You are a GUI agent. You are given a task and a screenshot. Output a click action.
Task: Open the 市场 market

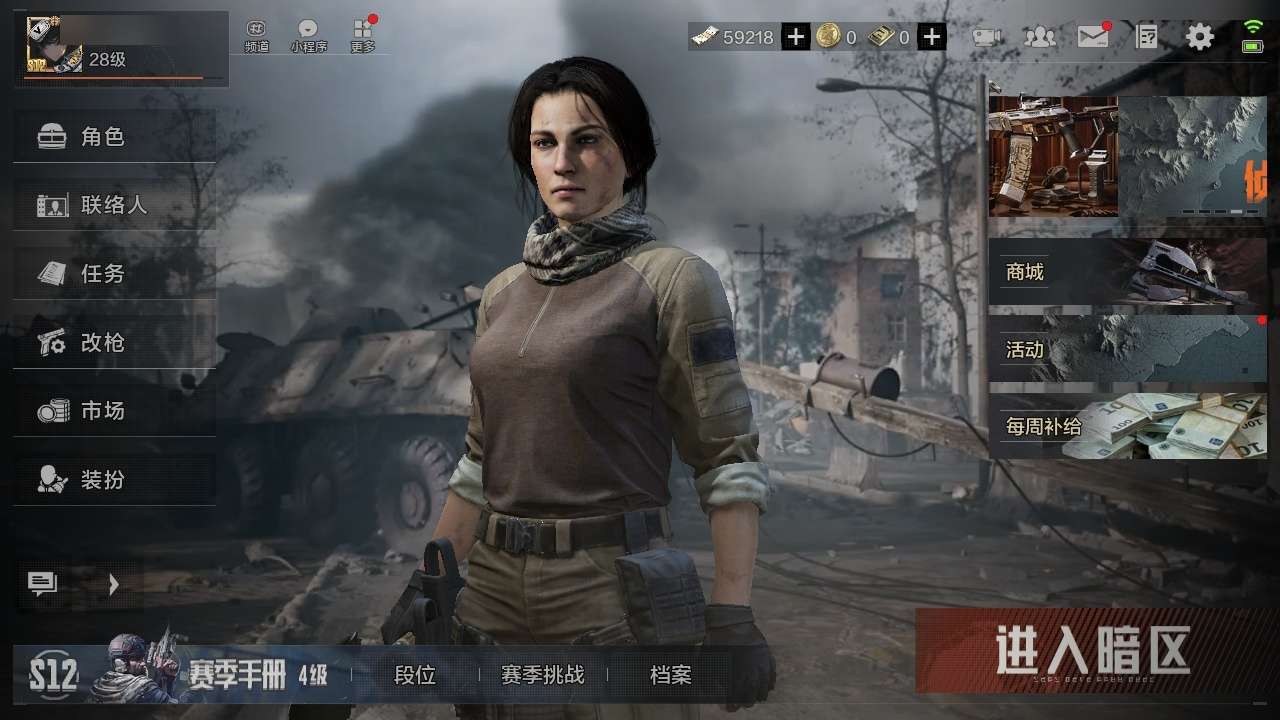(114, 411)
